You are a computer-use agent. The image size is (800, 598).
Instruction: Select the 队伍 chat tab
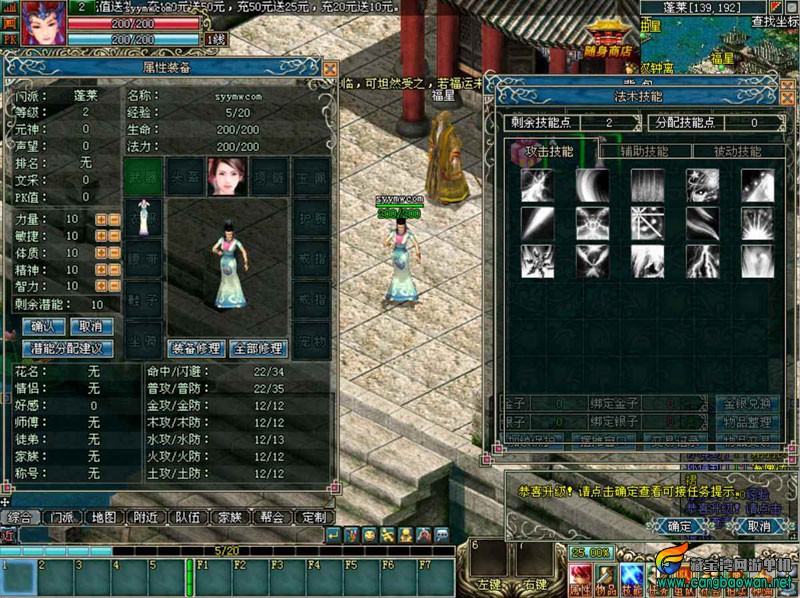click(186, 518)
